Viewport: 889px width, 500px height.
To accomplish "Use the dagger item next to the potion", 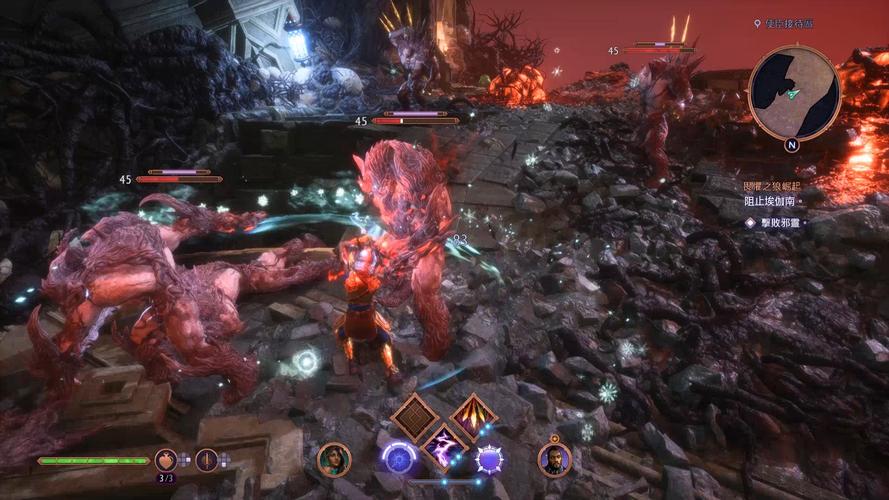I will [207, 460].
